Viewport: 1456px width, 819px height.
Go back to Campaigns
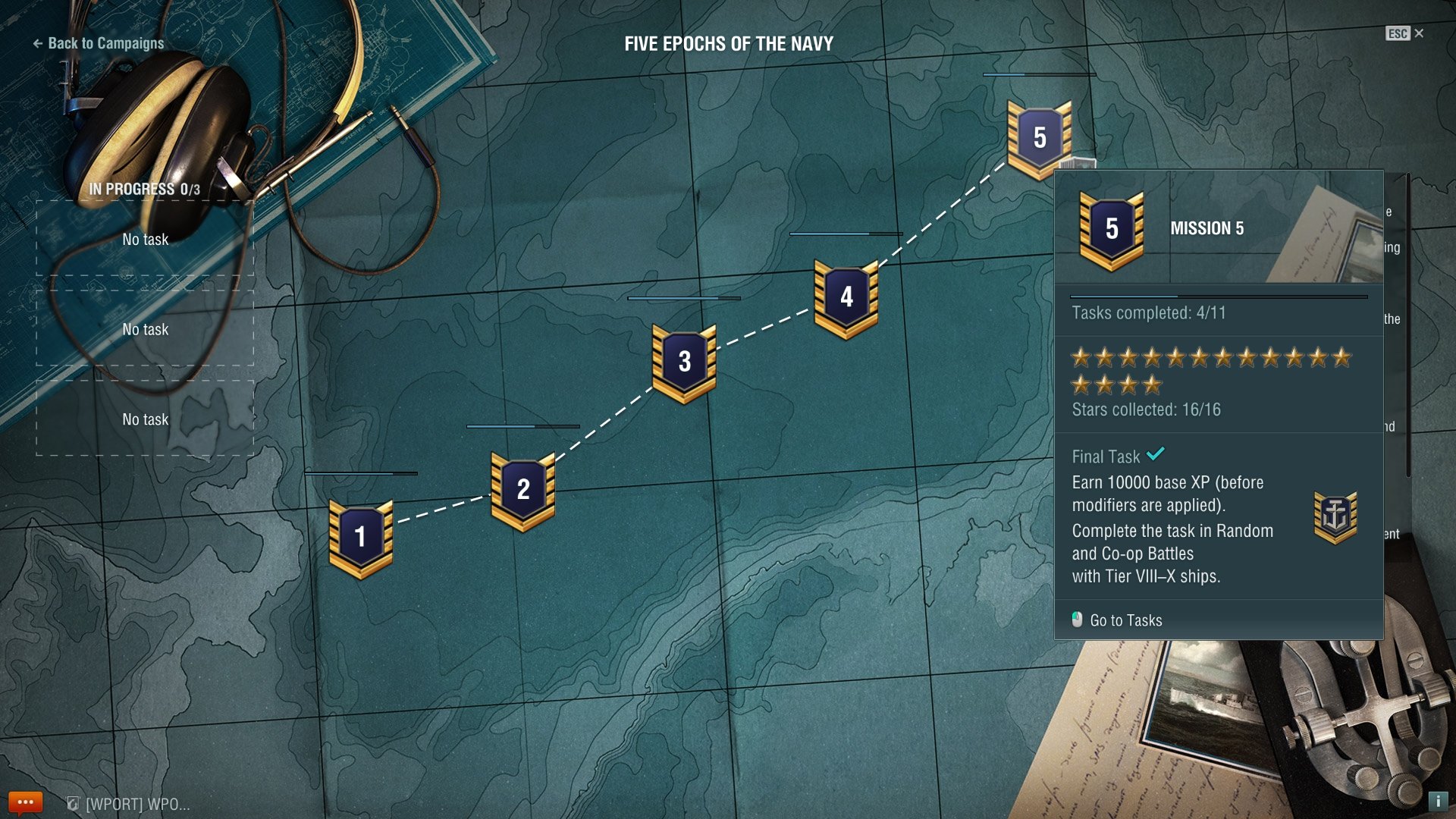[x=99, y=43]
